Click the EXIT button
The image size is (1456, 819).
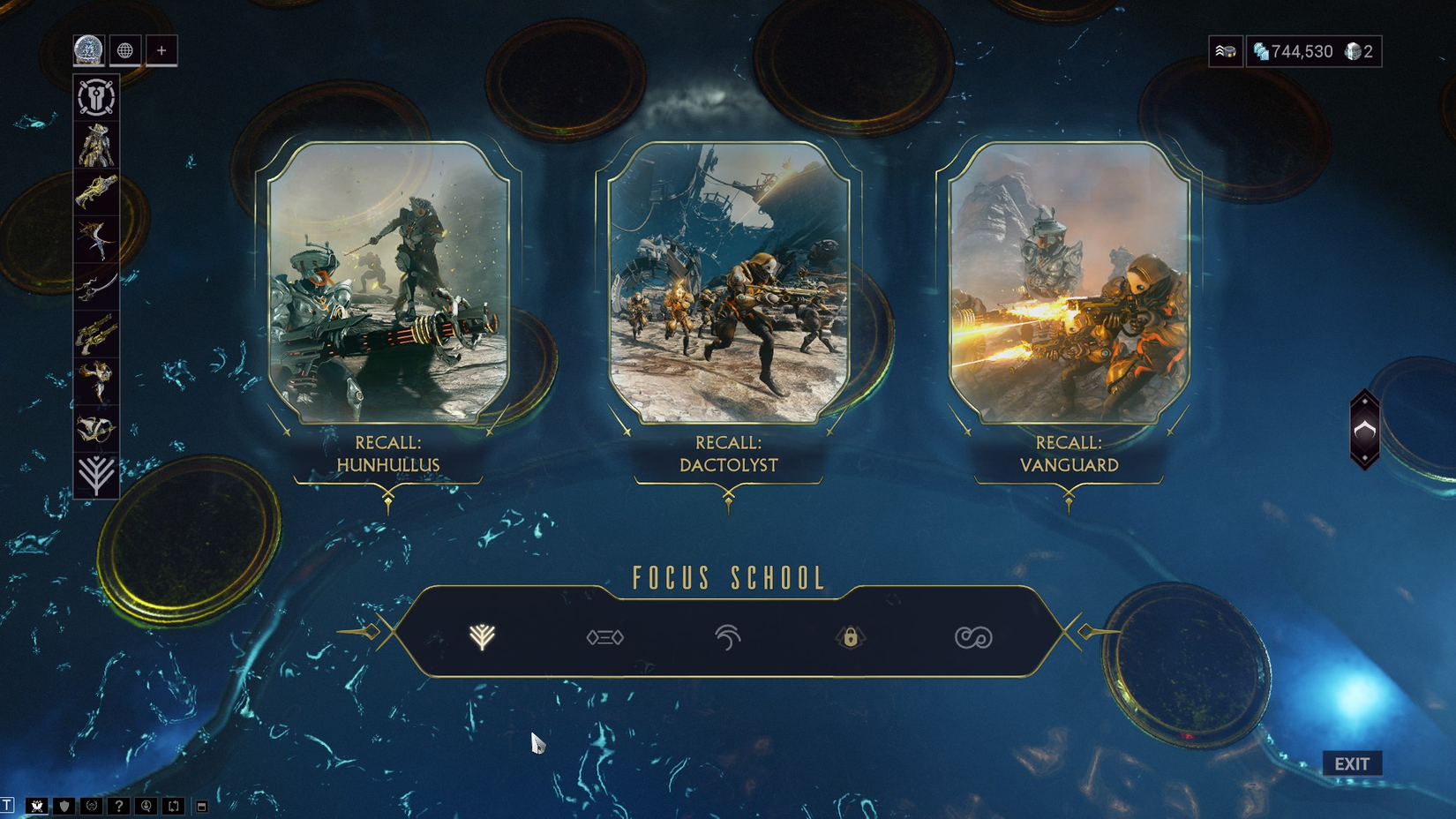click(1353, 763)
